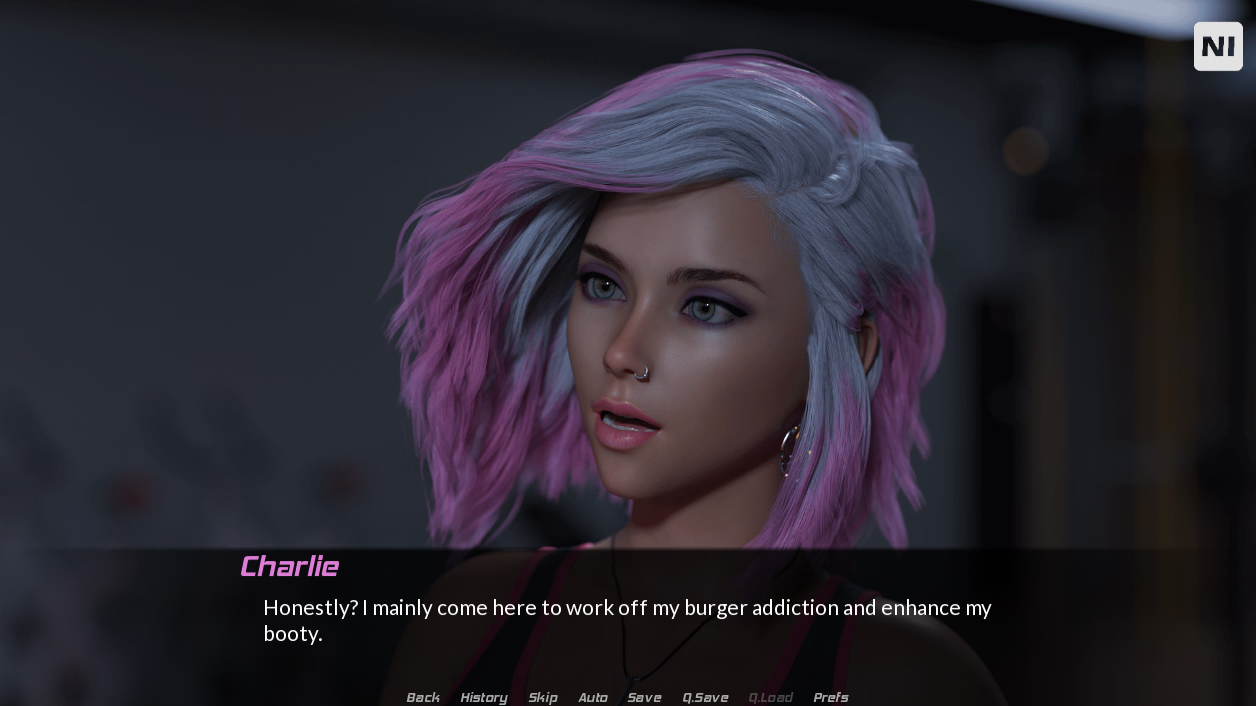Open the Save game screen
The width and height of the screenshot is (1256, 706).
pyautogui.click(x=644, y=697)
